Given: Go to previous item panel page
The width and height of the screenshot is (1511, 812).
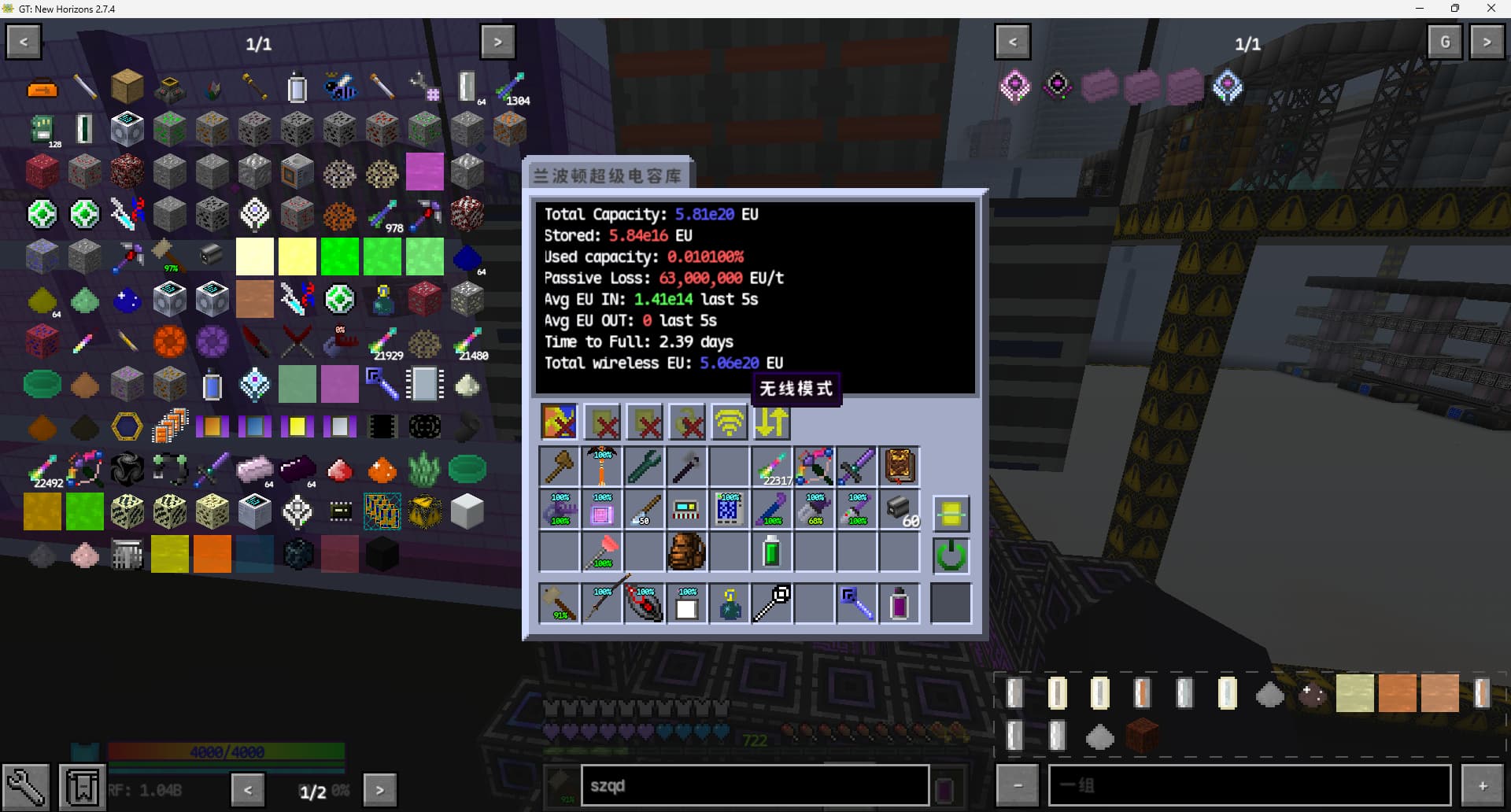Looking at the screenshot, I should pyautogui.click(x=24, y=42).
